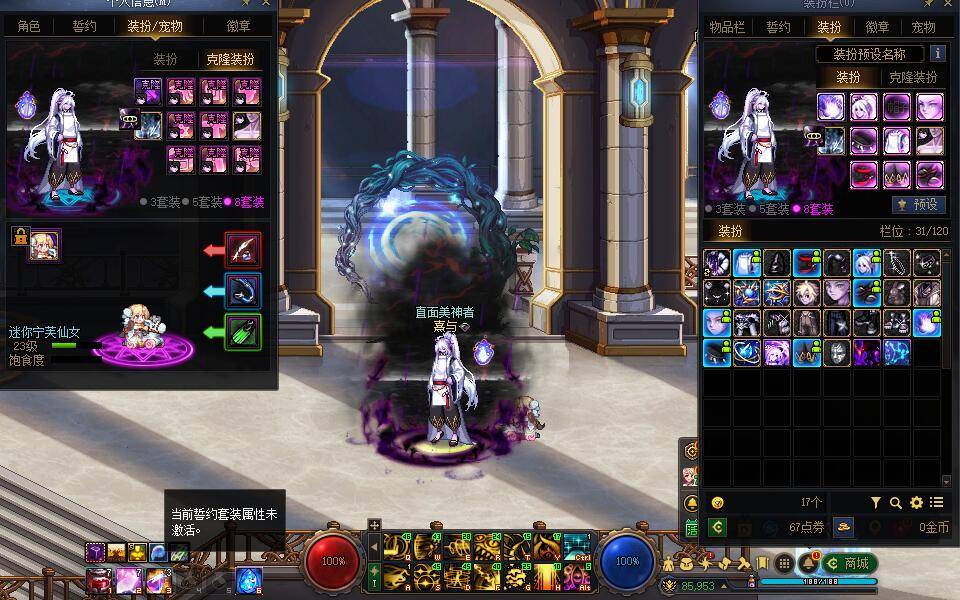Switch to the 角色 tab
Screen dimensions: 960x600
click(x=29, y=26)
